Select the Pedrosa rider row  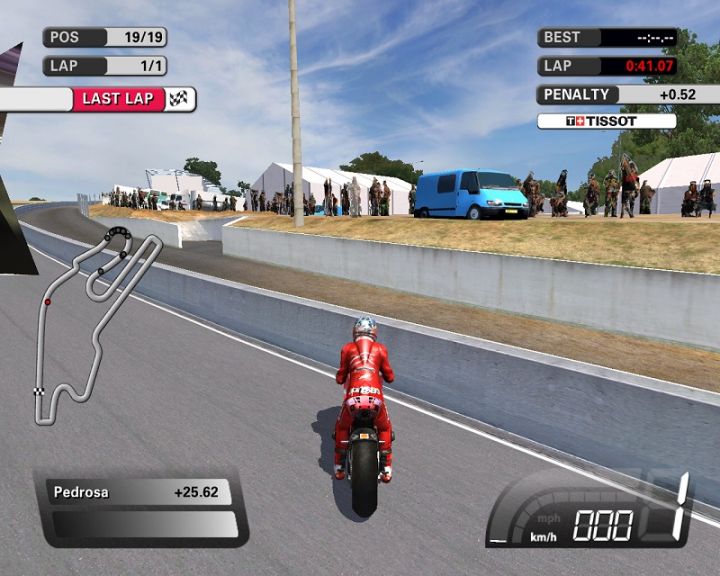pos(139,492)
